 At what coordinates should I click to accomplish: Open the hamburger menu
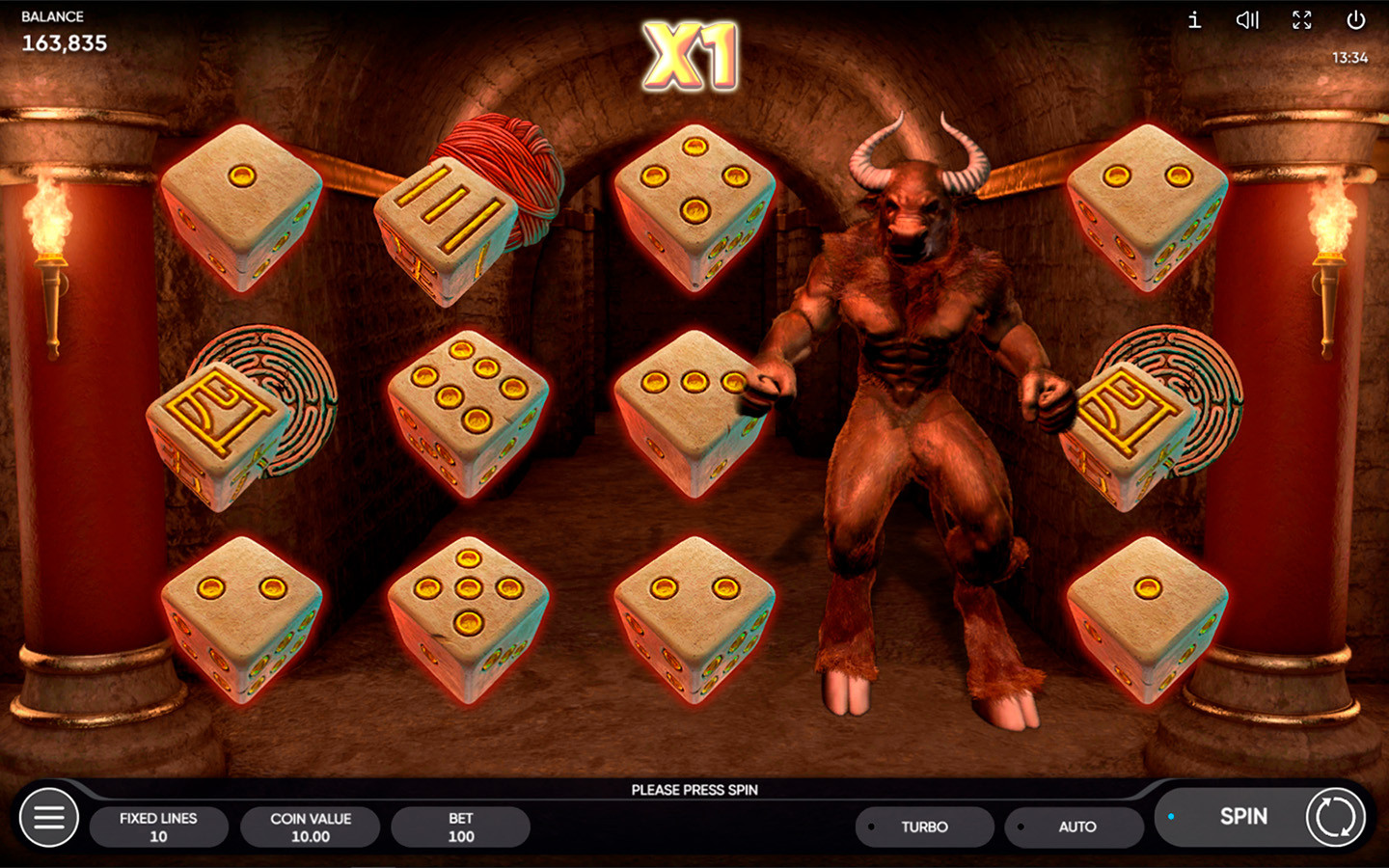point(49,818)
